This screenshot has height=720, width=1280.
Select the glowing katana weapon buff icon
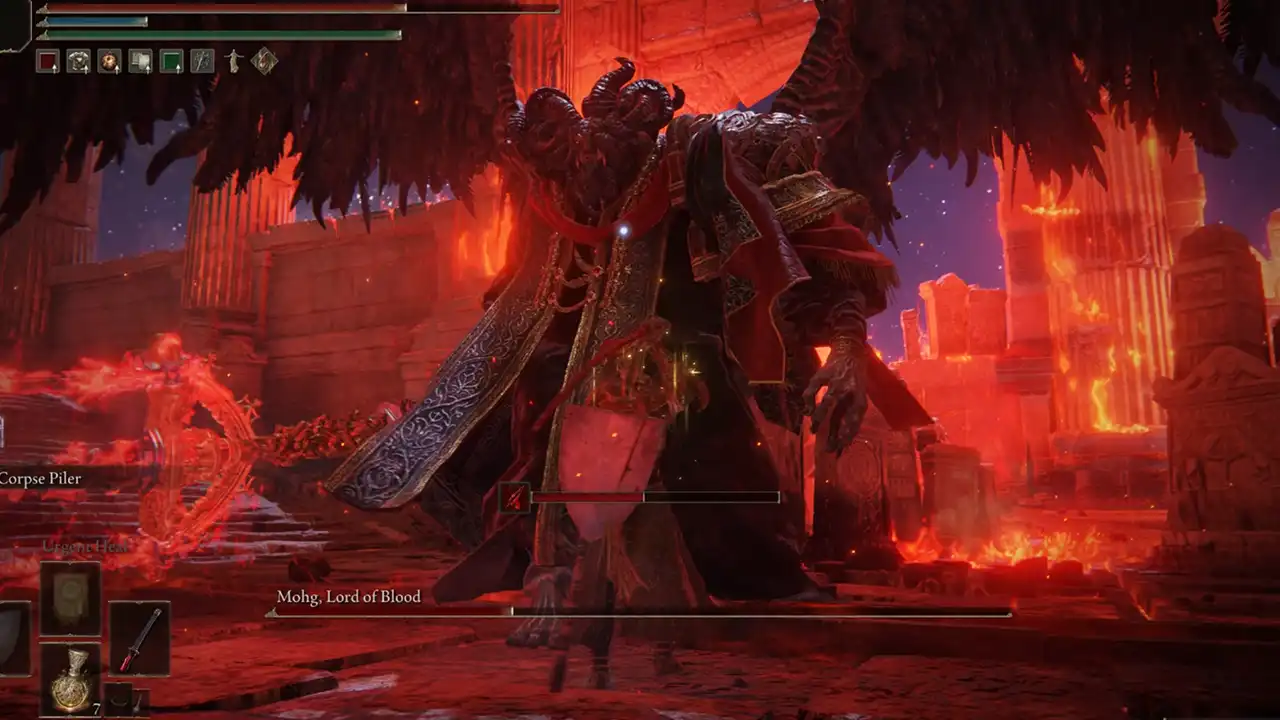click(x=203, y=60)
